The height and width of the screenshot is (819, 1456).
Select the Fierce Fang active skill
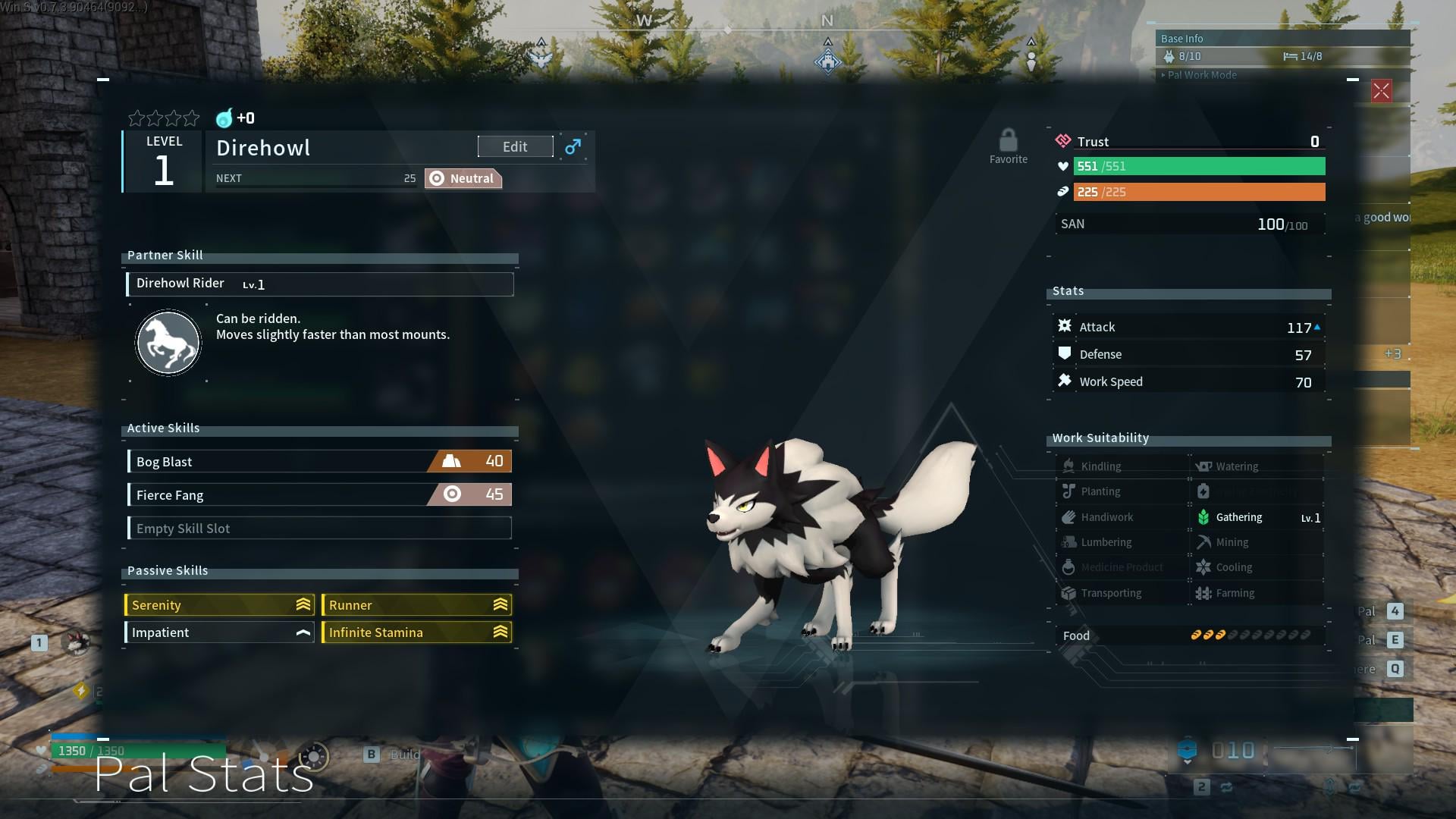(319, 495)
